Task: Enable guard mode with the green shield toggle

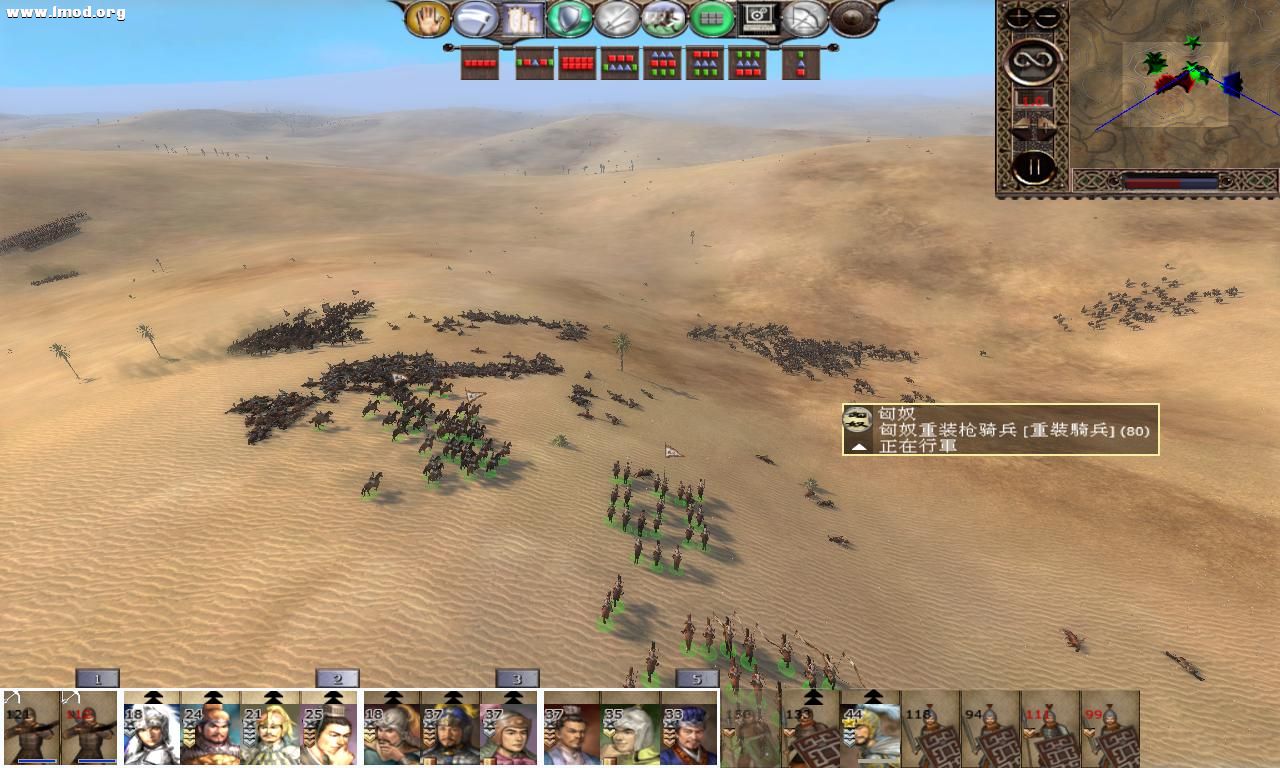Action: tap(568, 17)
